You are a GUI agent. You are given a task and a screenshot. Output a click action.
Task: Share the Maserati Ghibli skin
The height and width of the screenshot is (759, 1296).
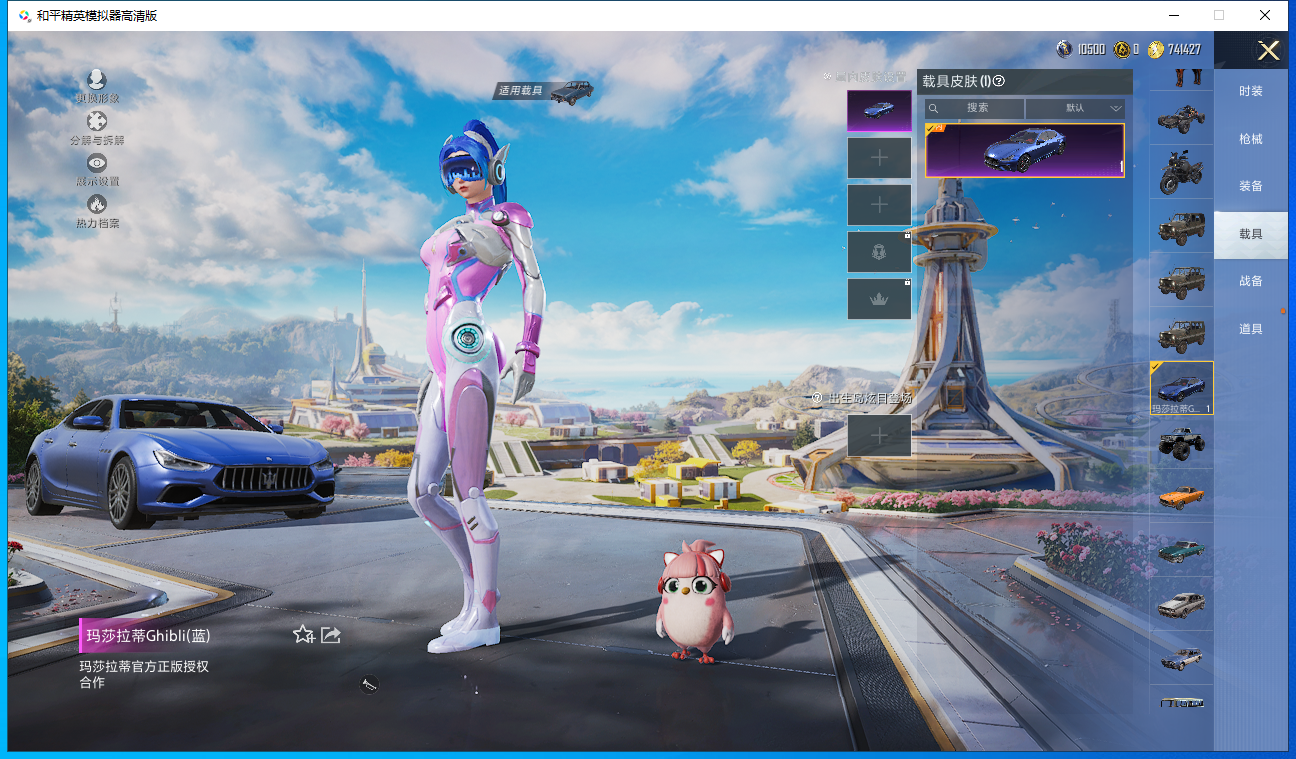coord(331,634)
